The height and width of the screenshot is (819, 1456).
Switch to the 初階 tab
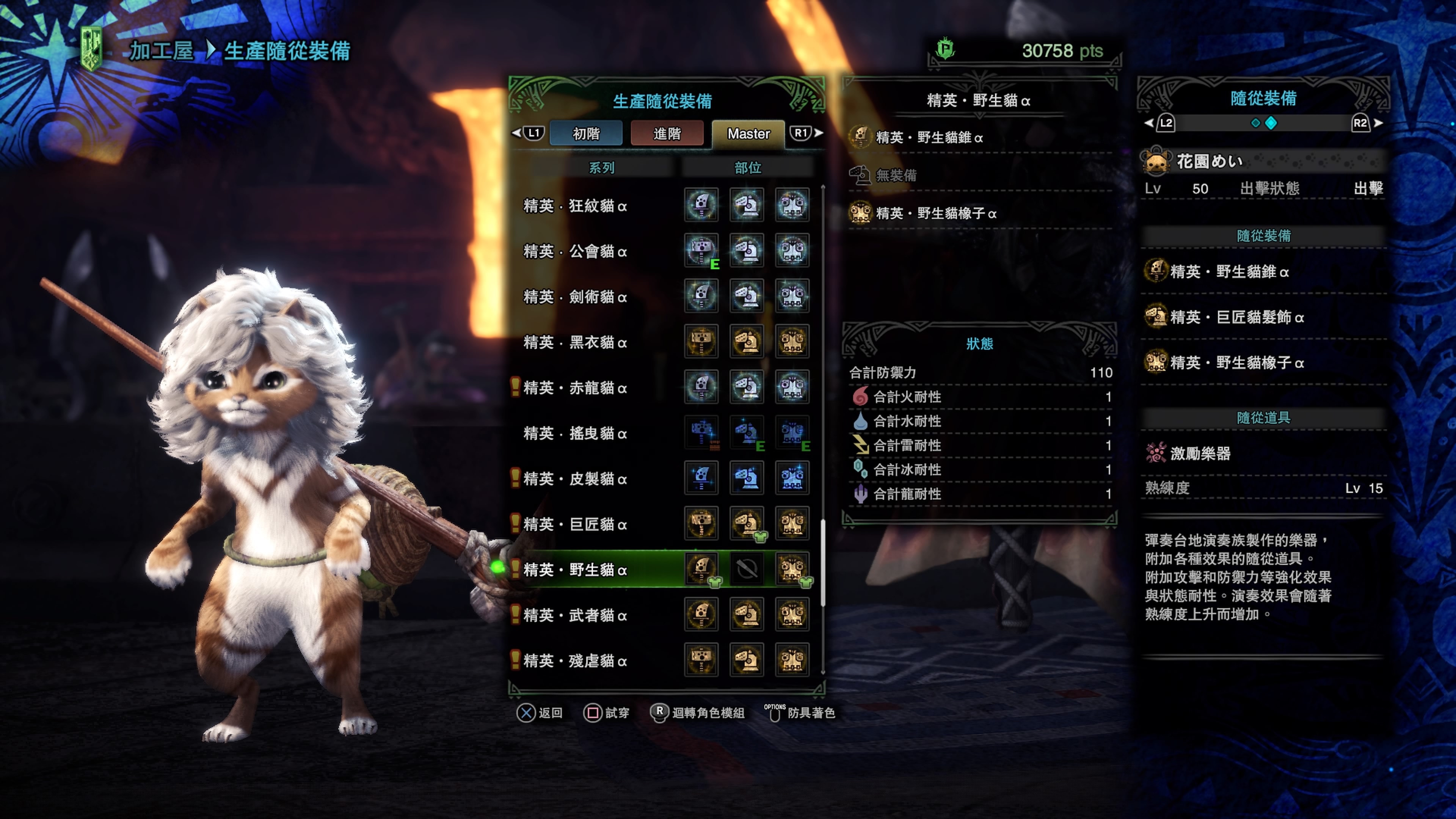pyautogui.click(x=585, y=134)
